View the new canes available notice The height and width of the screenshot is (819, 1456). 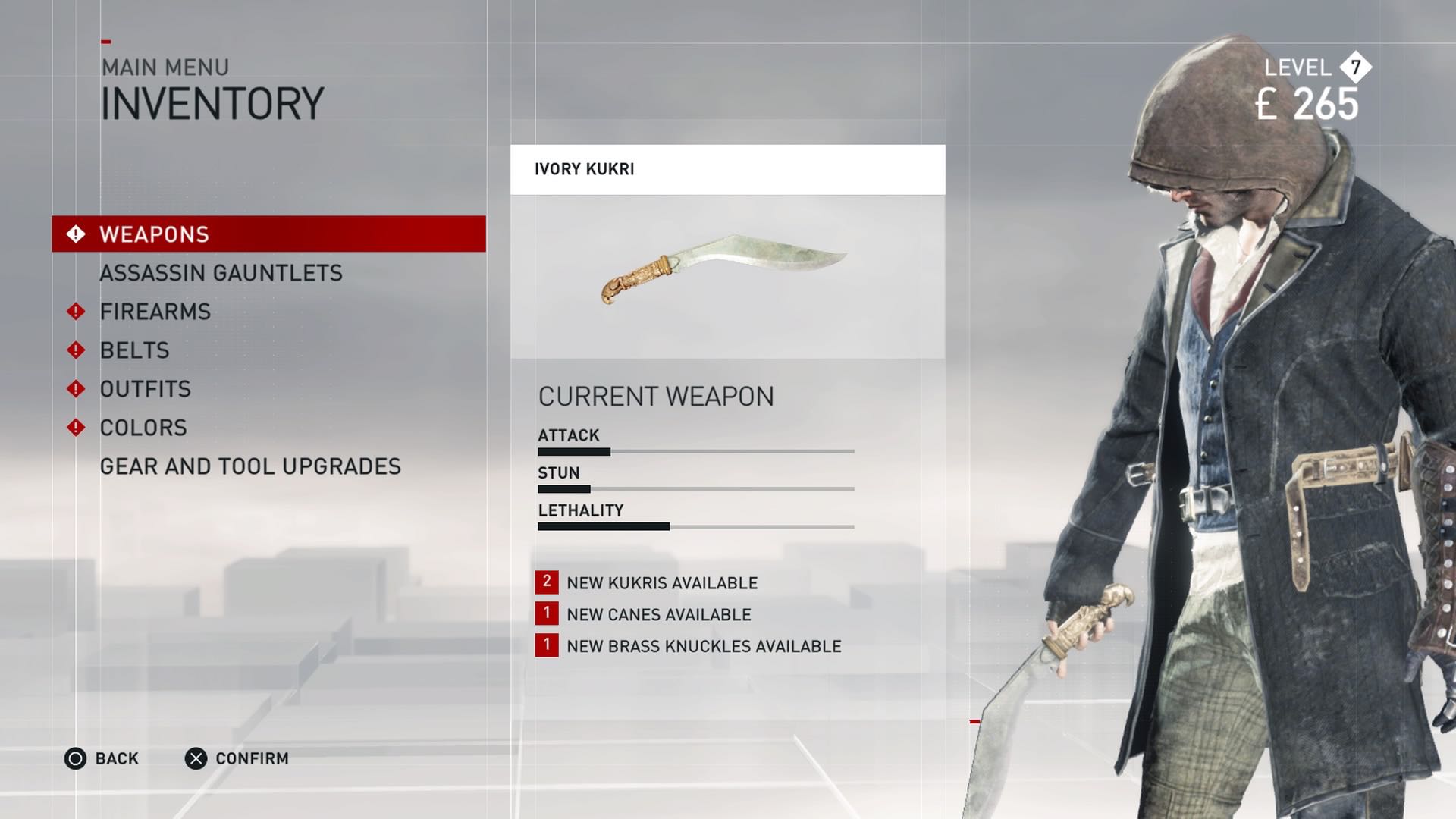coord(658,615)
